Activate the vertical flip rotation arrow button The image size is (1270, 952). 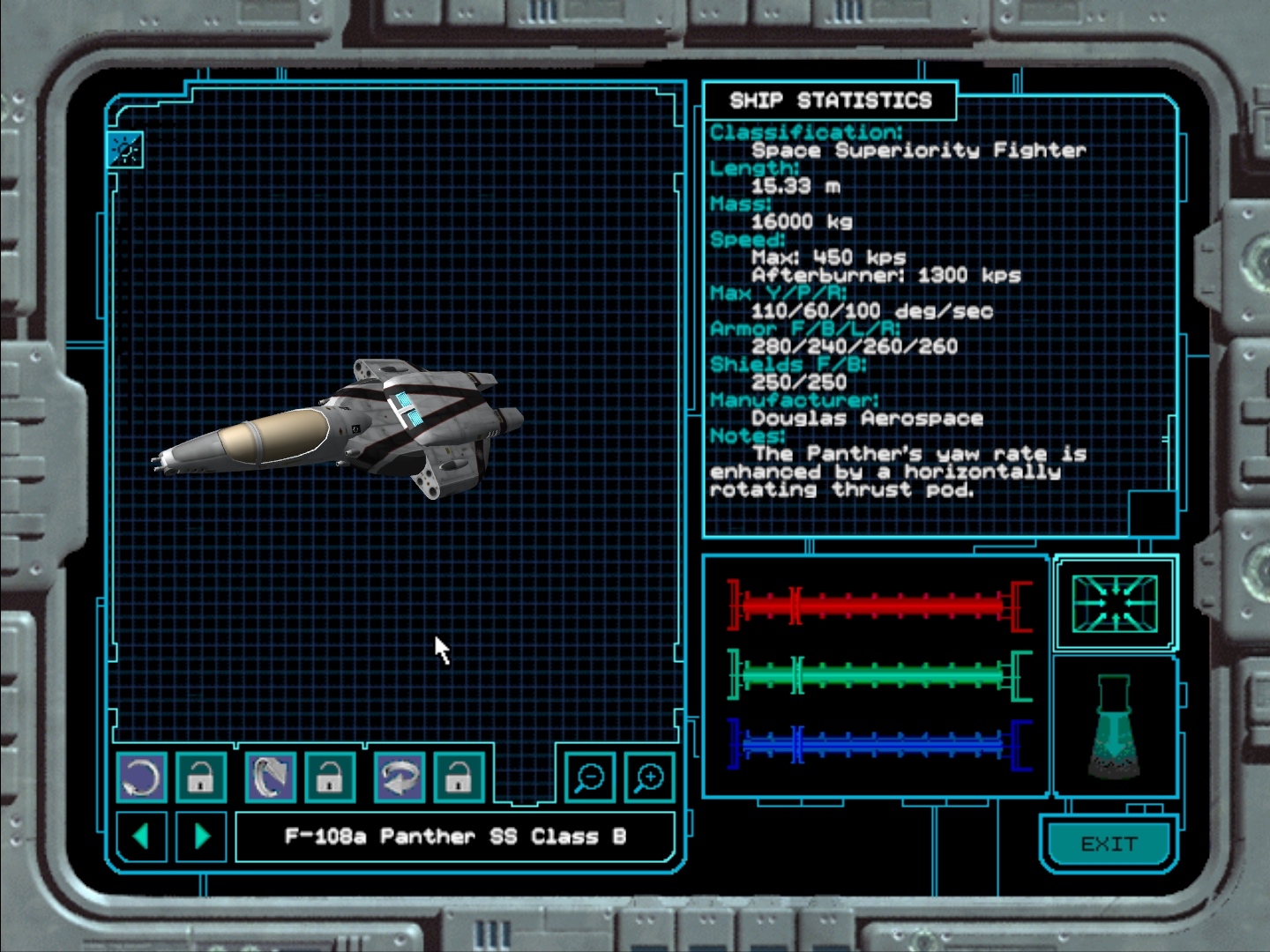click(271, 777)
